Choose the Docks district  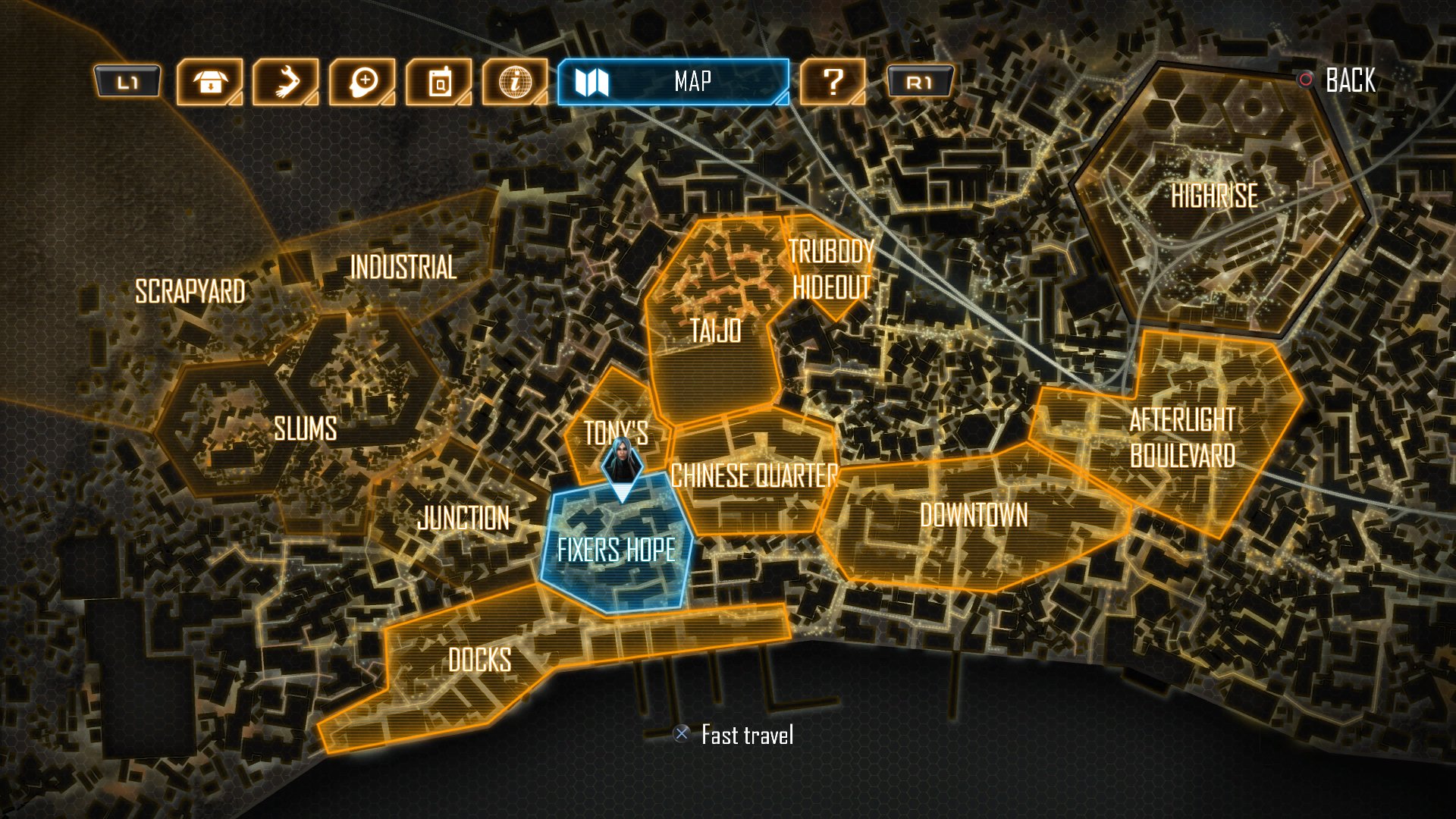pyautogui.click(x=479, y=661)
